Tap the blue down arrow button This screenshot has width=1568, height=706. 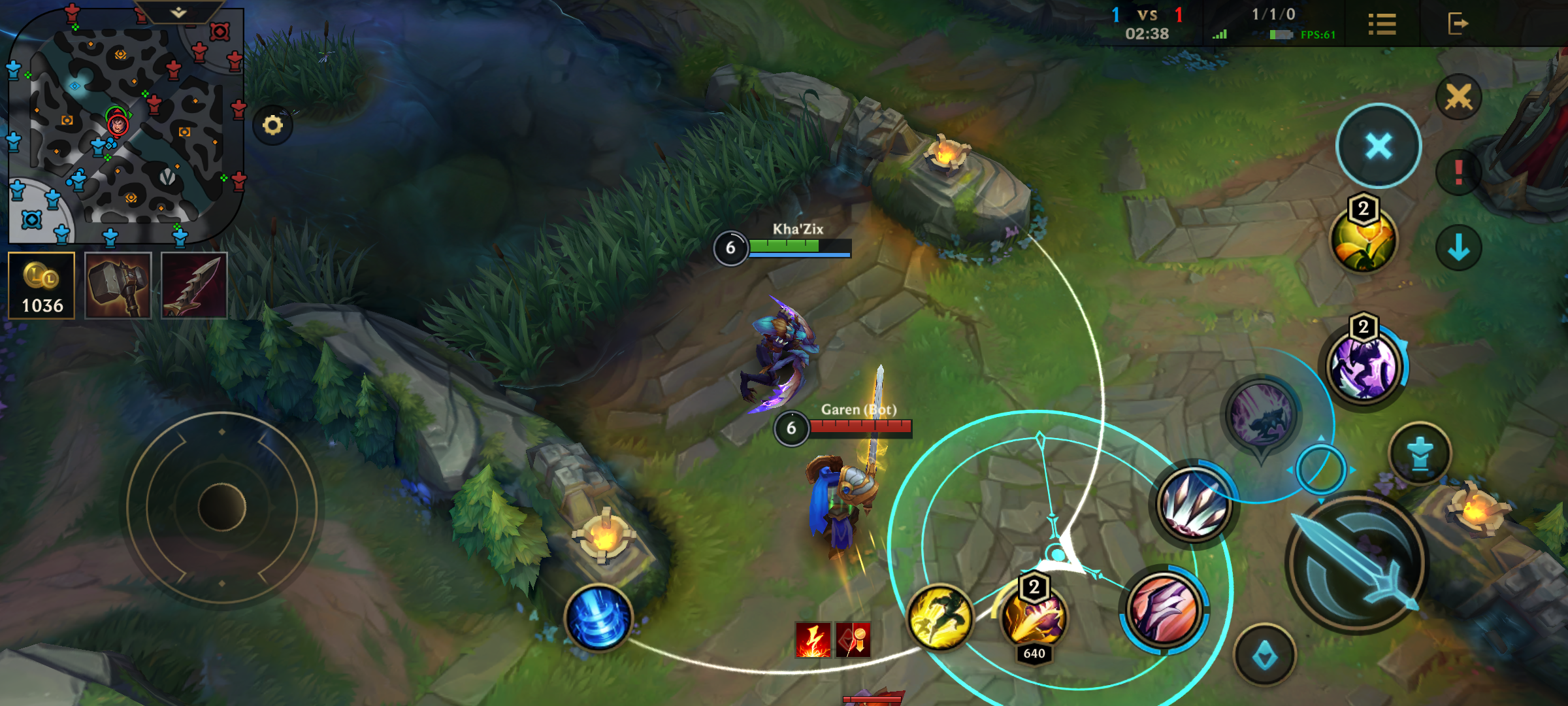[1458, 248]
